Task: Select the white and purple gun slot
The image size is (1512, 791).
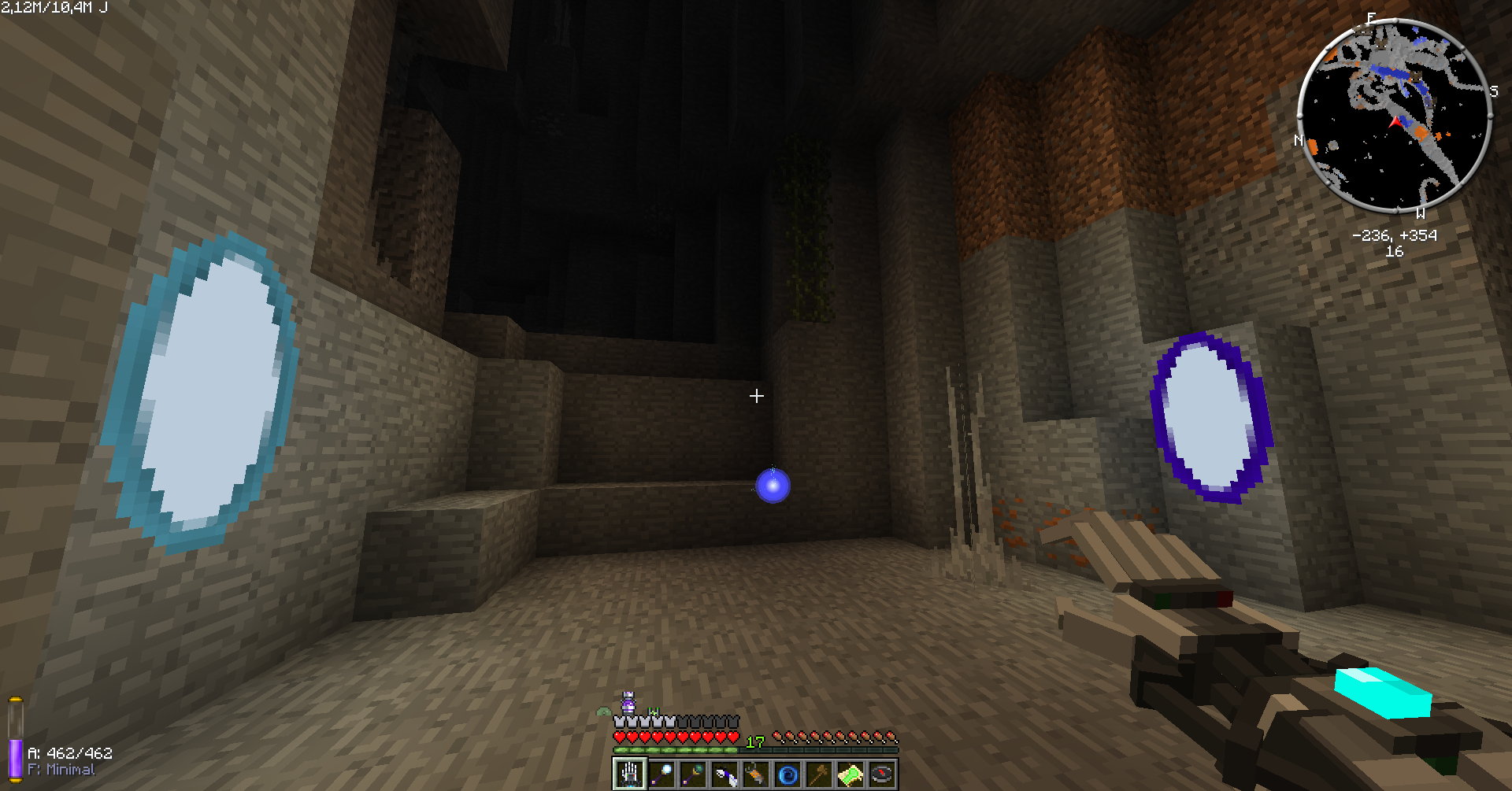Action: pyautogui.click(x=724, y=774)
